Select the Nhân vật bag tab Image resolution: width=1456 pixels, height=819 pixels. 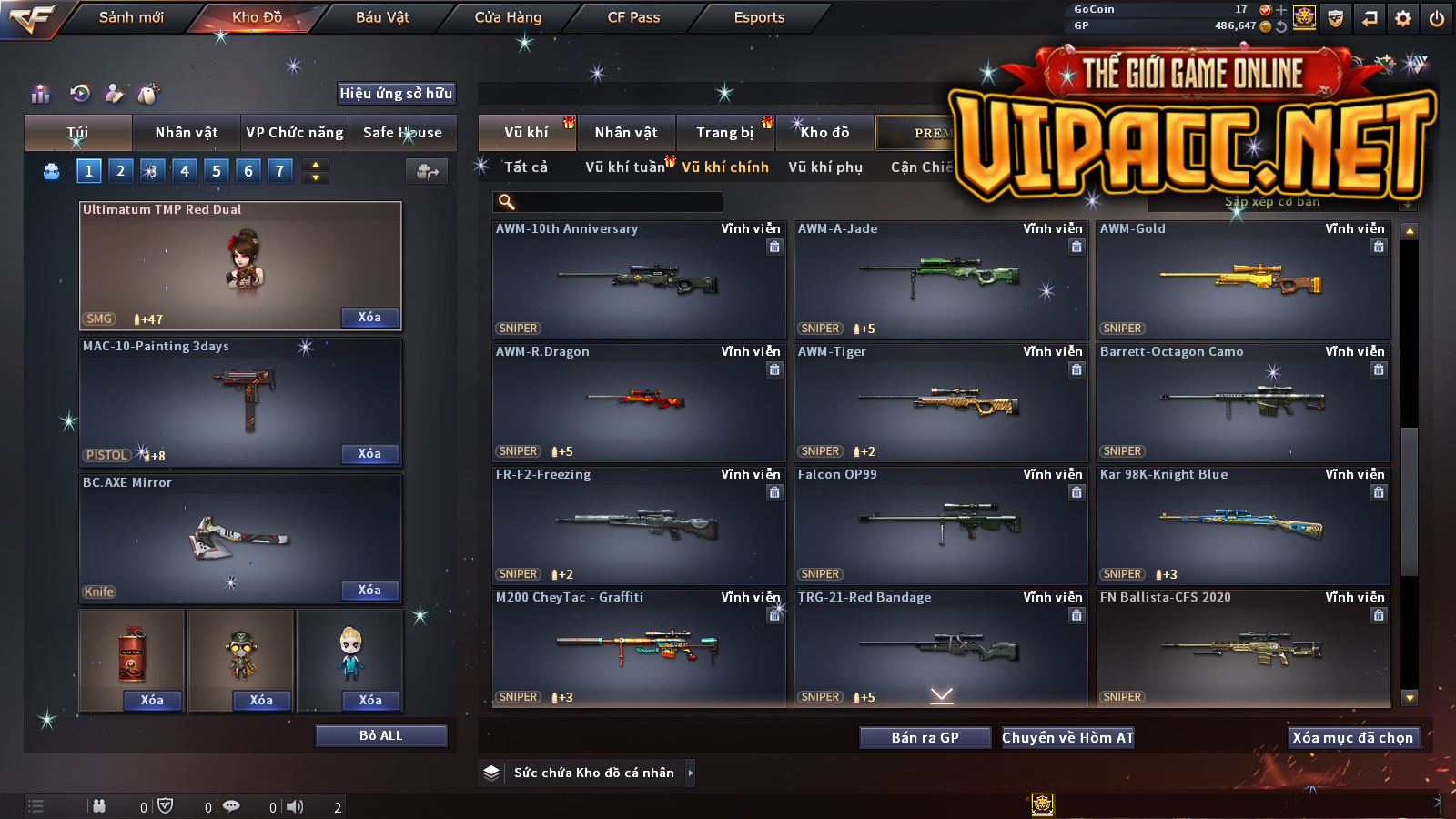(x=187, y=133)
